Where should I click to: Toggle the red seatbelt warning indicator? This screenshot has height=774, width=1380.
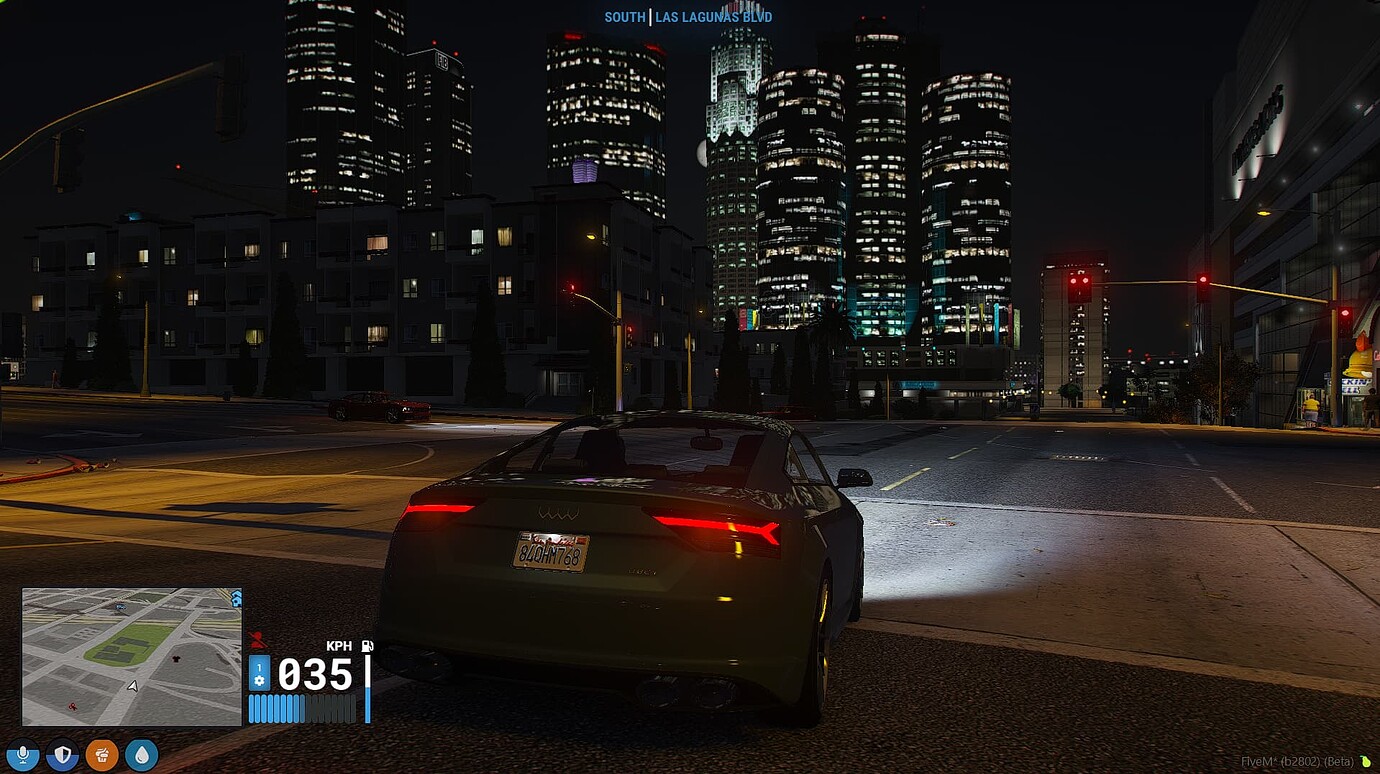pos(257,638)
